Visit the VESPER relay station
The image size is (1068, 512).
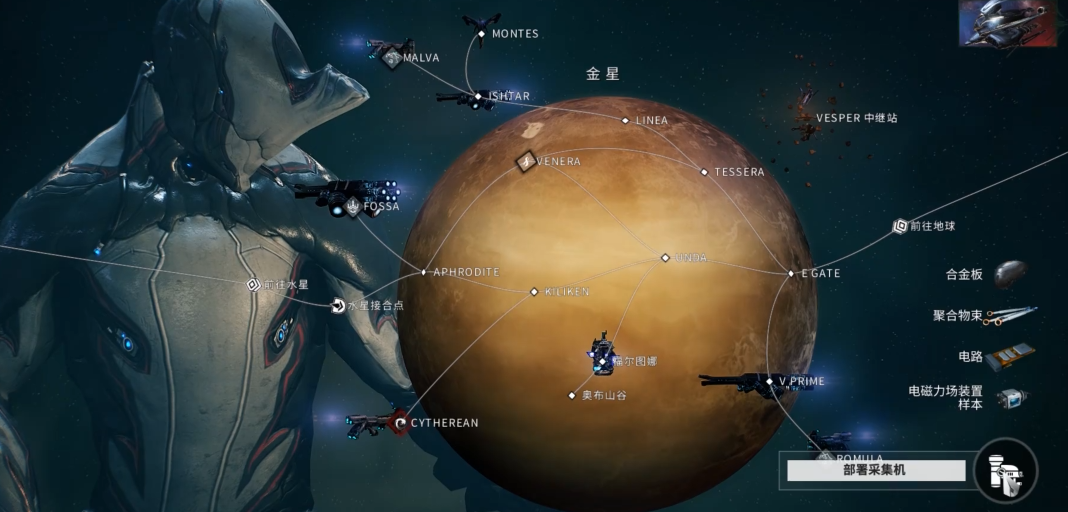point(808,118)
